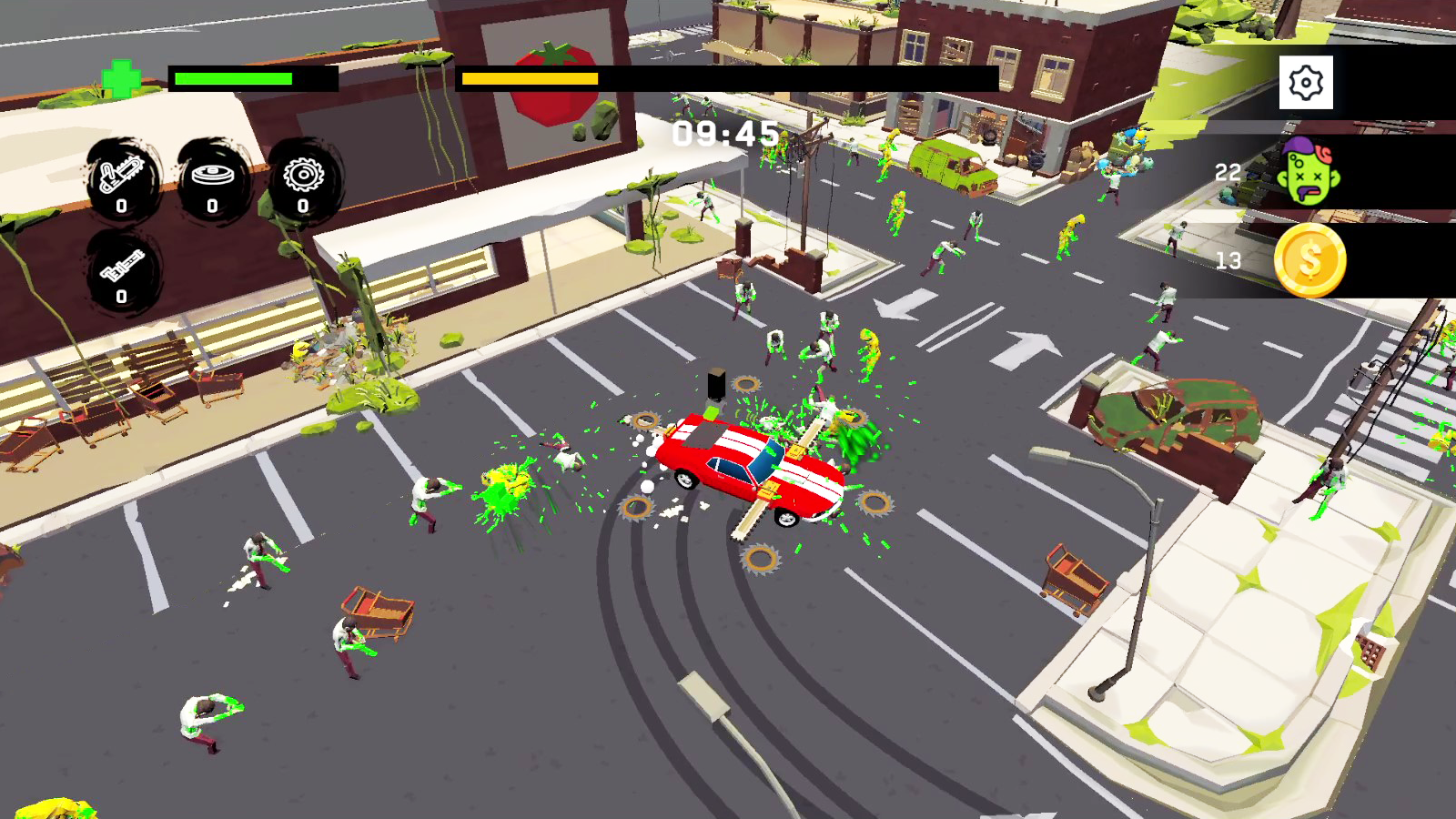Click the green health bar
This screenshot has height=819, width=1456.
click(x=232, y=77)
